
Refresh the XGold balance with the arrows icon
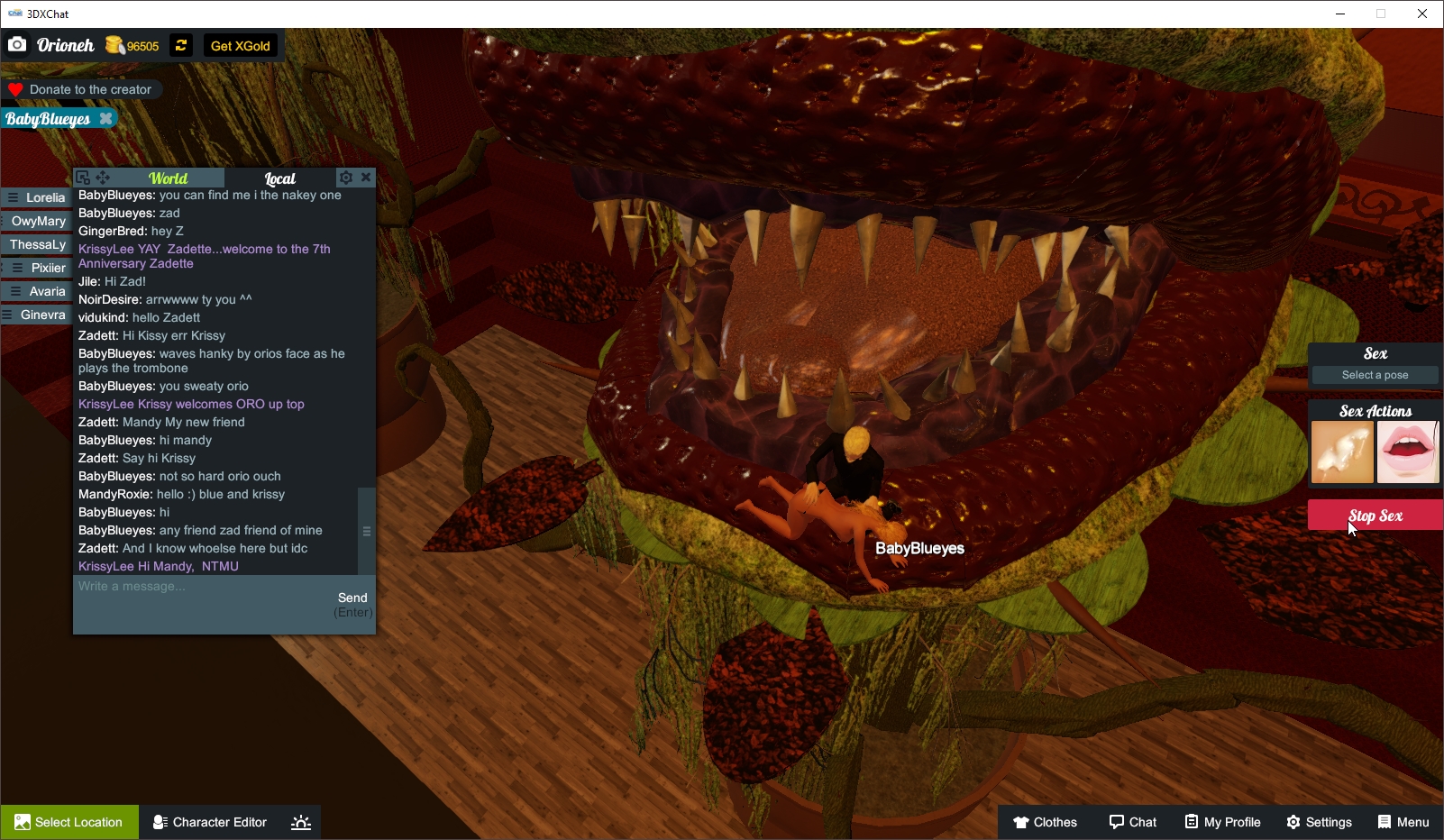pos(180,45)
